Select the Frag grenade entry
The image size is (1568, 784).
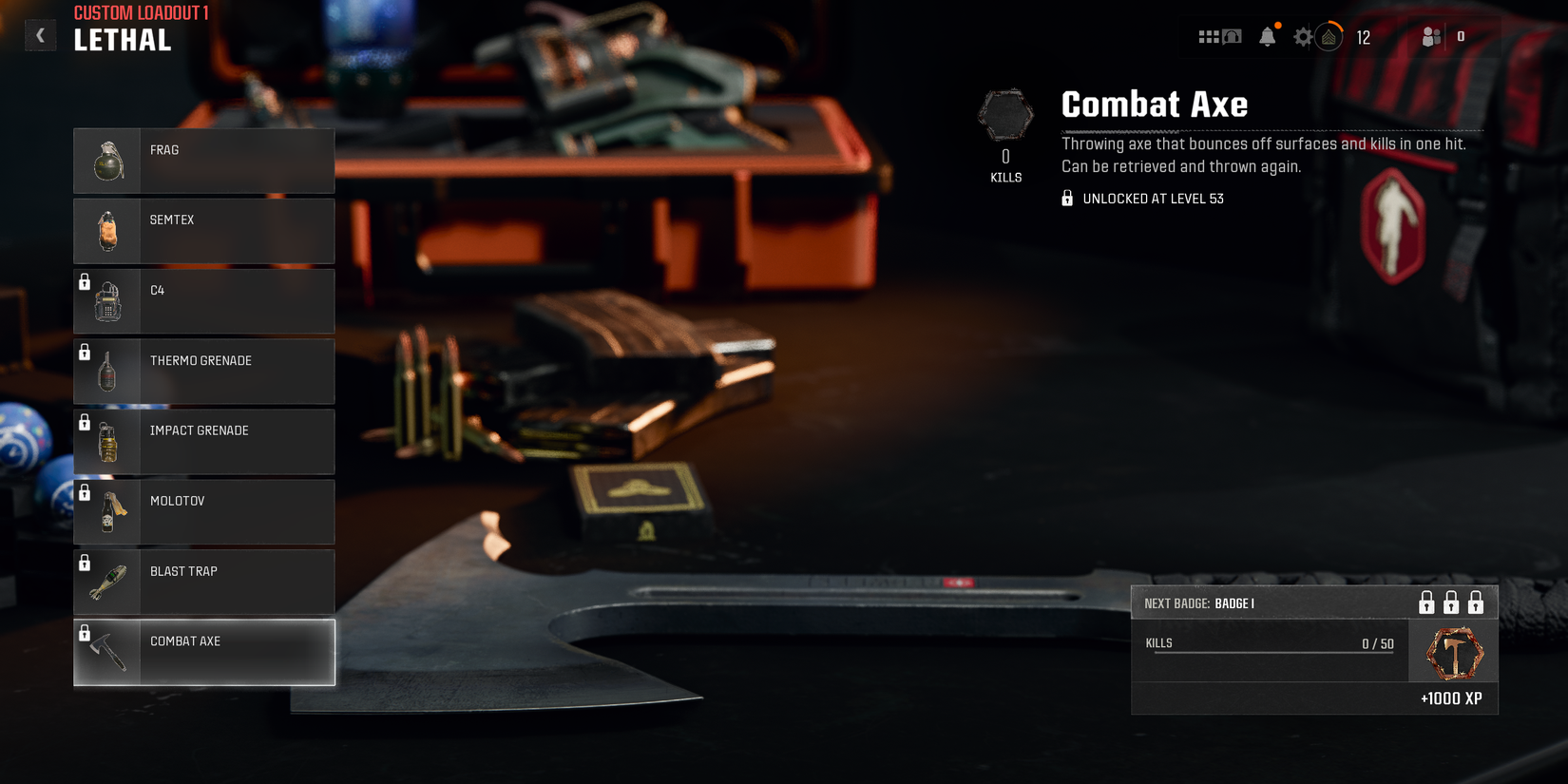tap(203, 161)
